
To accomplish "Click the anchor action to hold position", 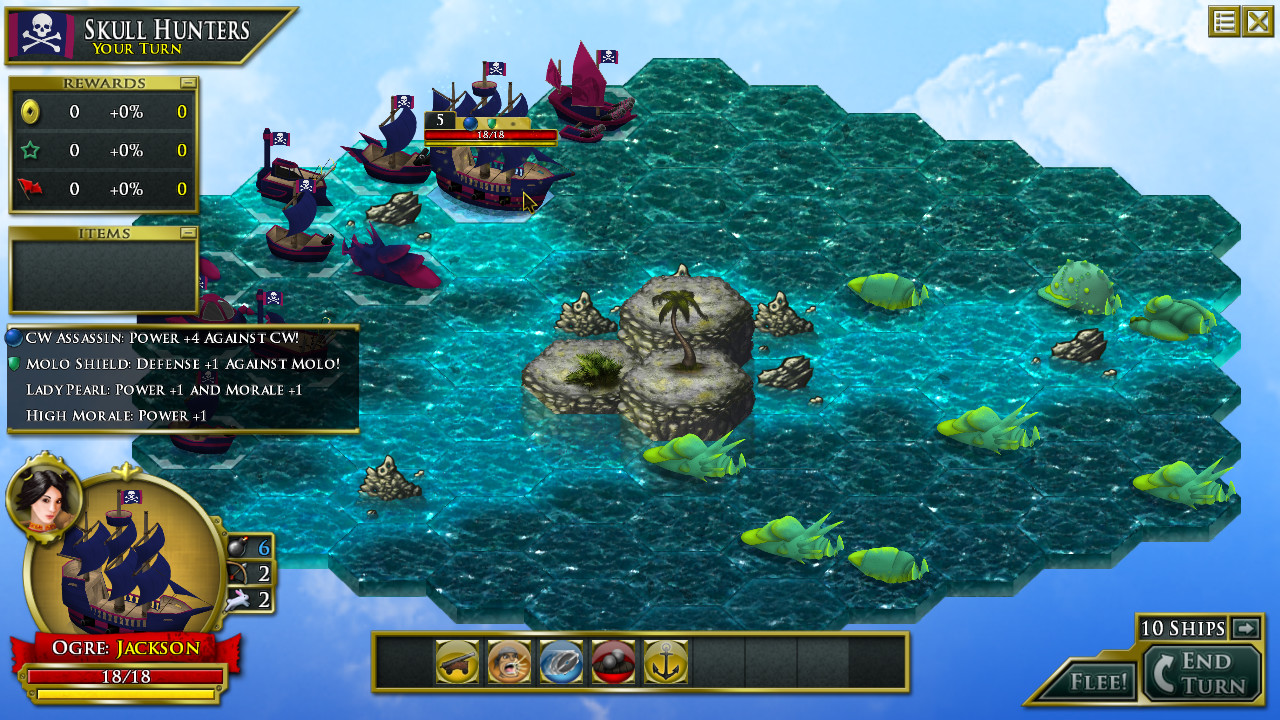I will [665, 661].
